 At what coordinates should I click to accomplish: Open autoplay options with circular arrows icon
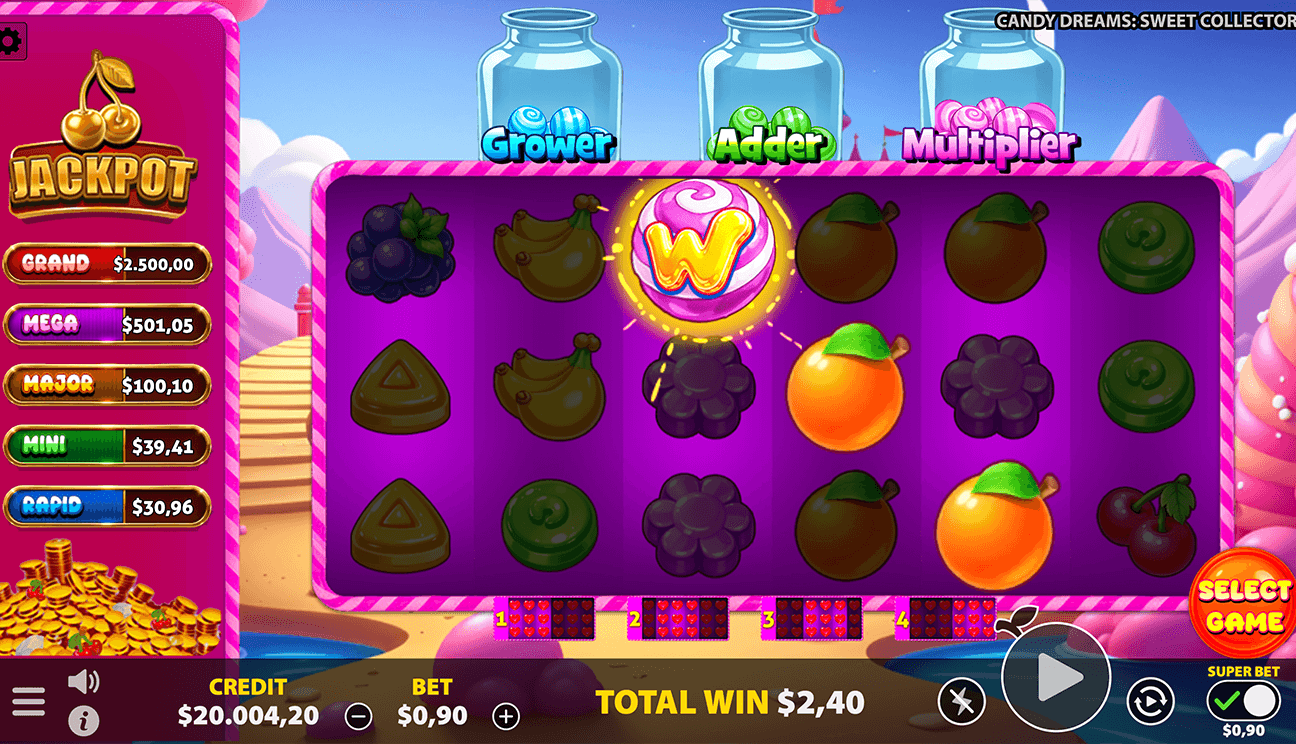1152,699
